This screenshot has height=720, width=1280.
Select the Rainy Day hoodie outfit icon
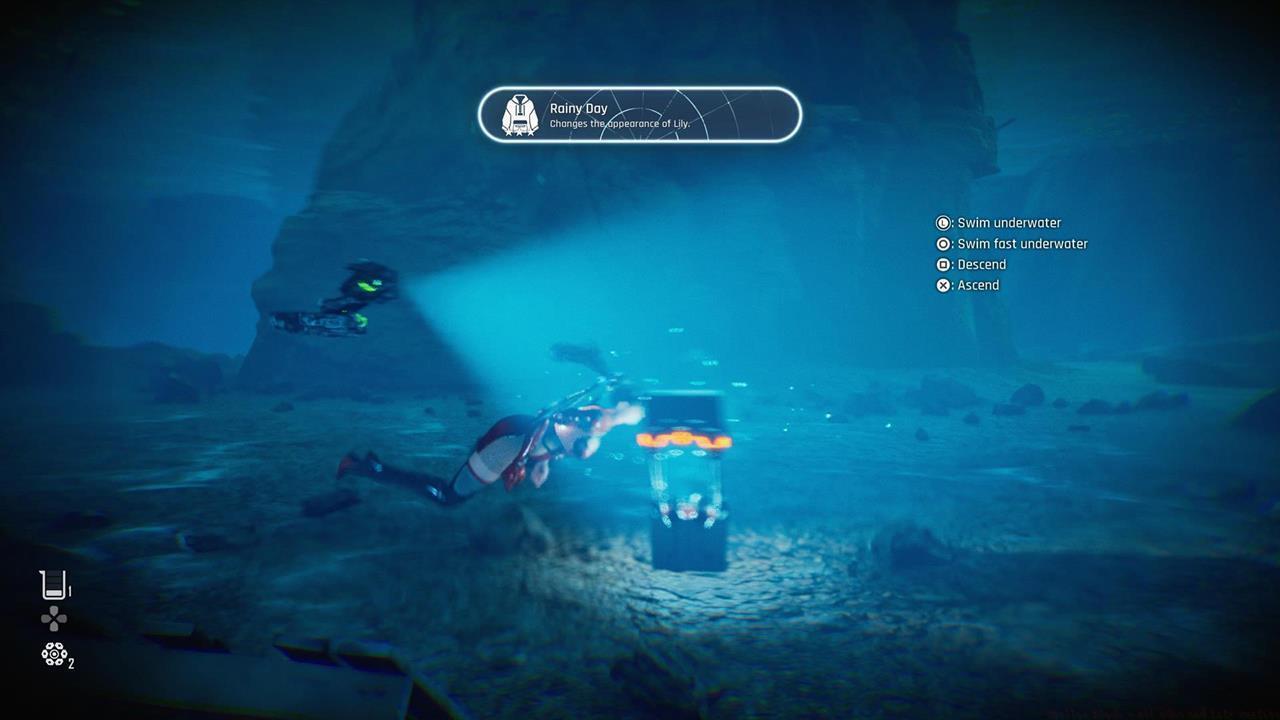(519, 116)
